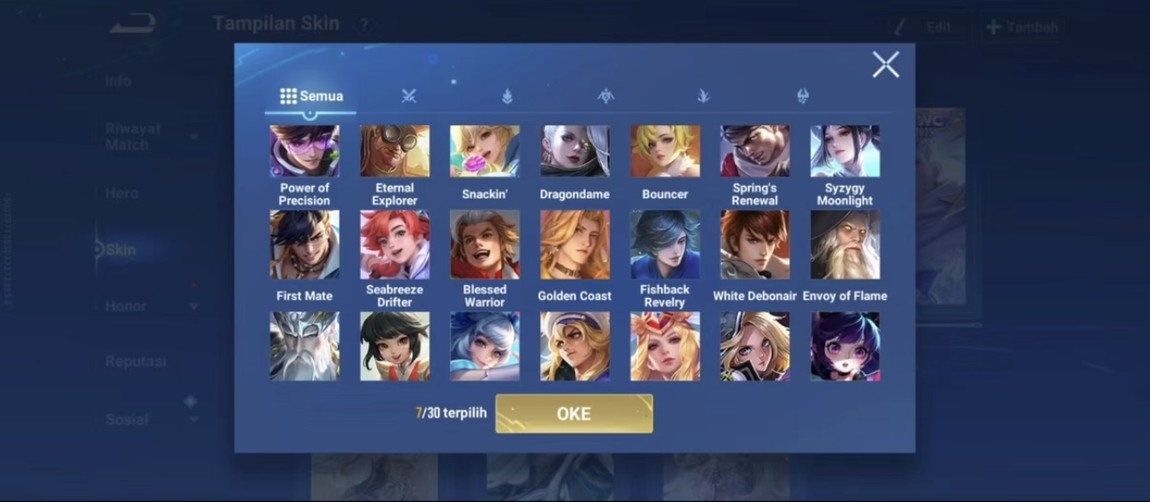Select the Blessed Warrior skin
Screen dimensions: 1150x502
click(x=484, y=245)
